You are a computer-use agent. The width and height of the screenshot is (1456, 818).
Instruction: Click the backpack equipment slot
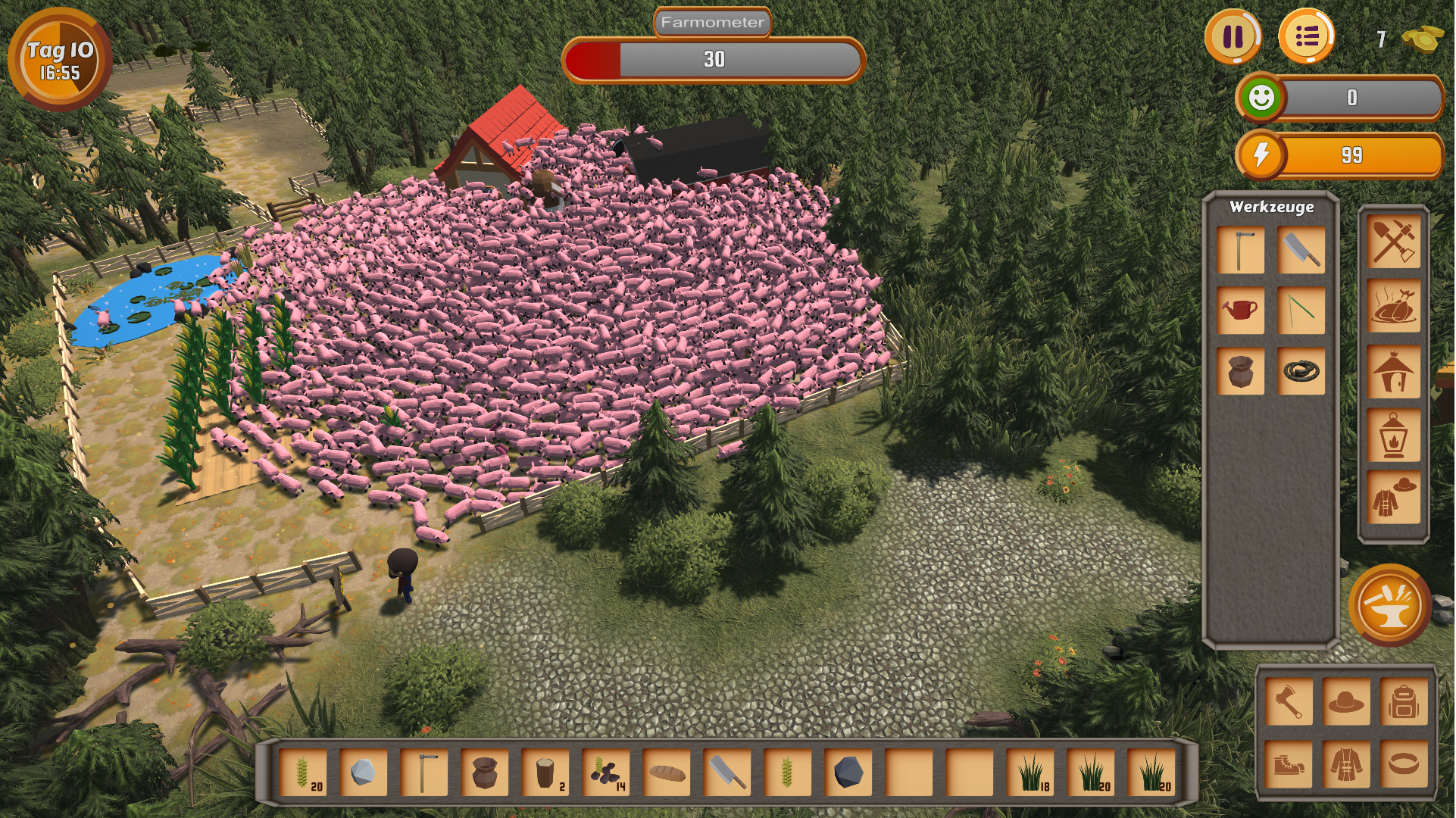(x=1403, y=702)
